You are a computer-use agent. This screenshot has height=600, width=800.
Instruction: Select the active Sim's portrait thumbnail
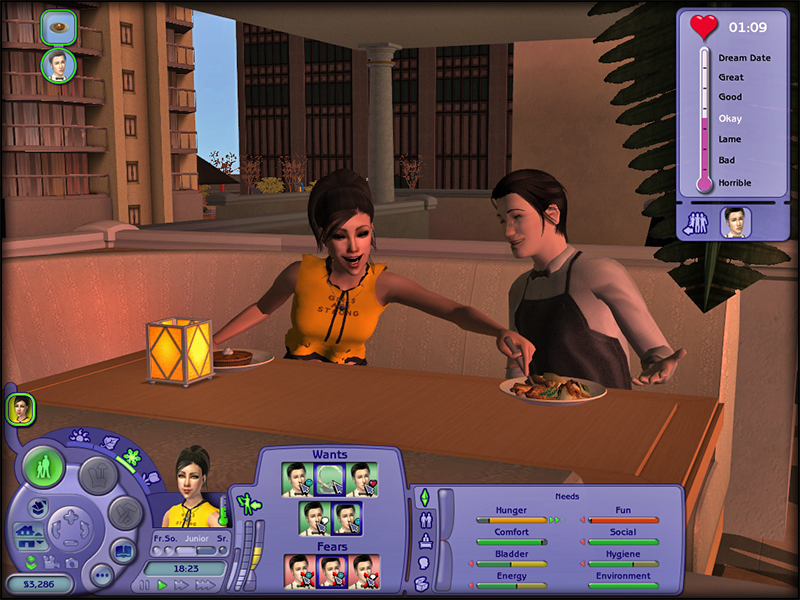pyautogui.click(x=20, y=408)
